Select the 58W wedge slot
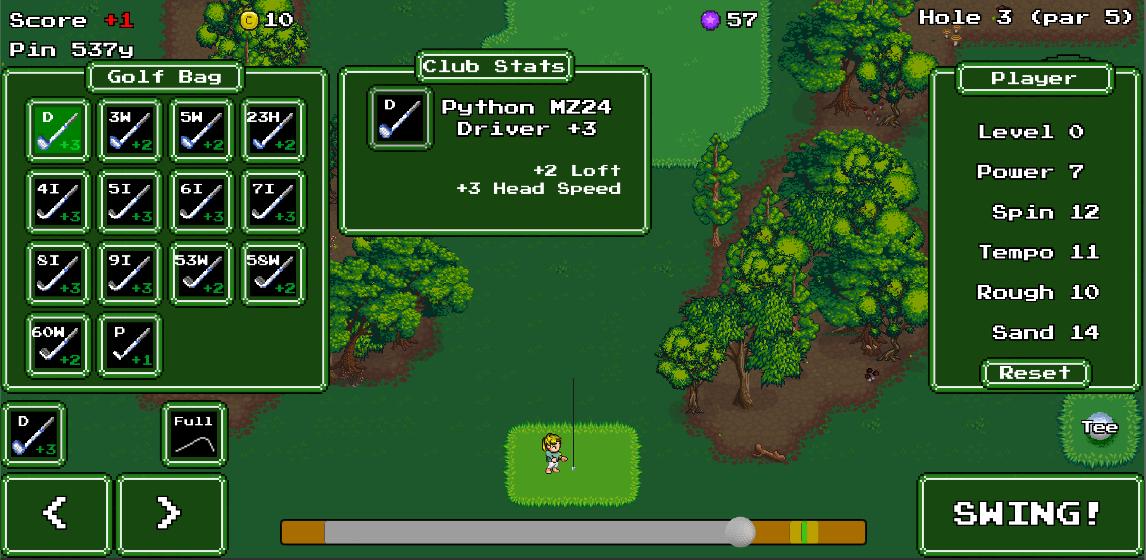 click(273, 274)
